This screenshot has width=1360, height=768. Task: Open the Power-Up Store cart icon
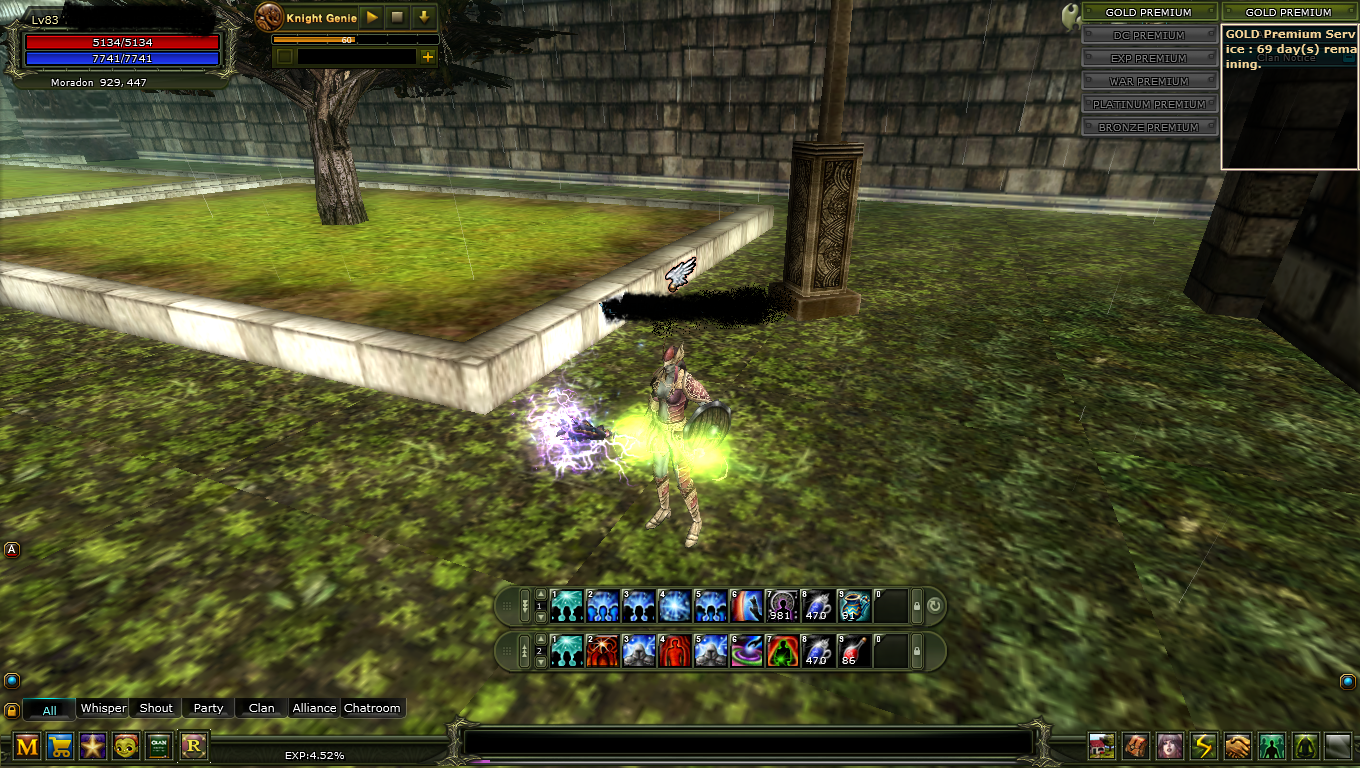pos(58,746)
